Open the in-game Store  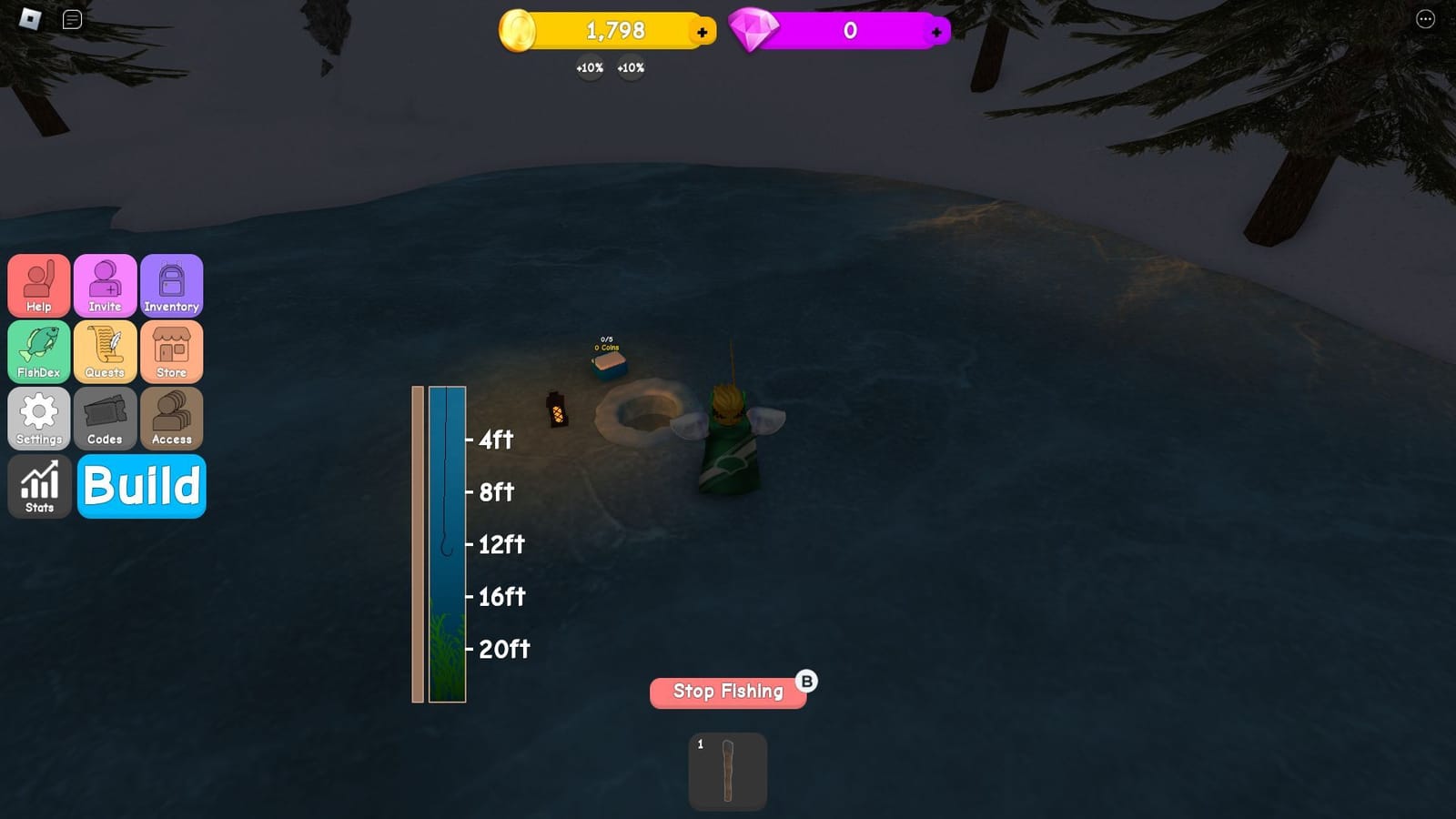[x=172, y=352]
